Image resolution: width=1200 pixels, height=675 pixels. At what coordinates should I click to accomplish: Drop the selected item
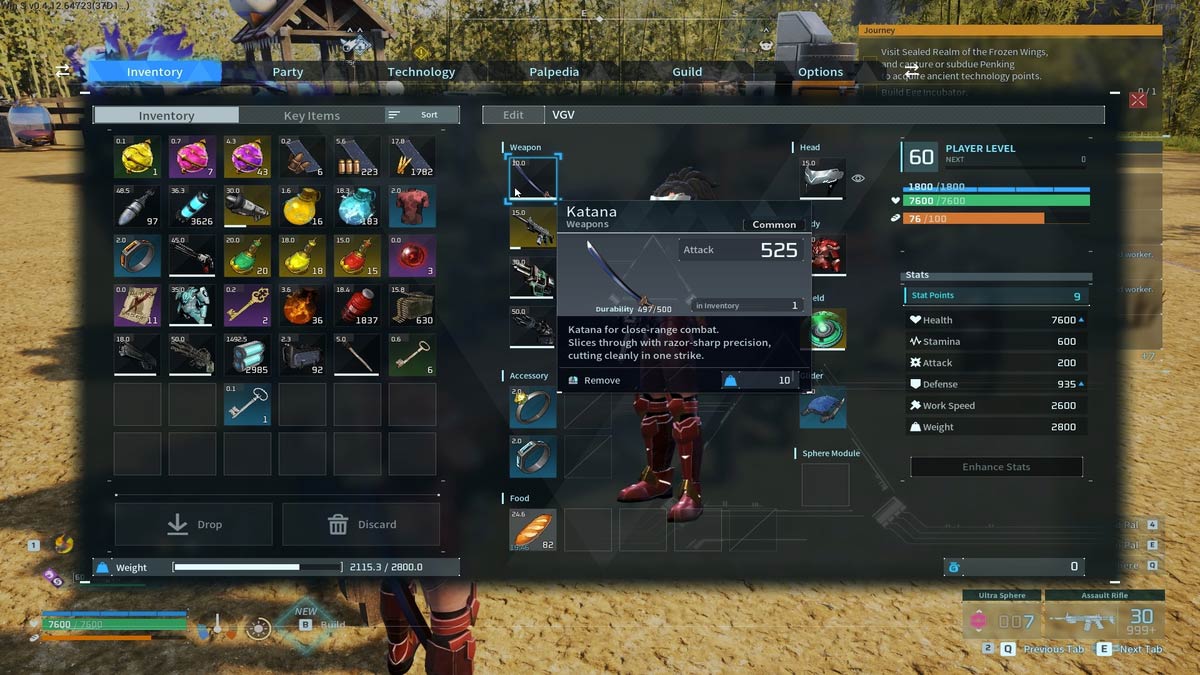(x=194, y=524)
